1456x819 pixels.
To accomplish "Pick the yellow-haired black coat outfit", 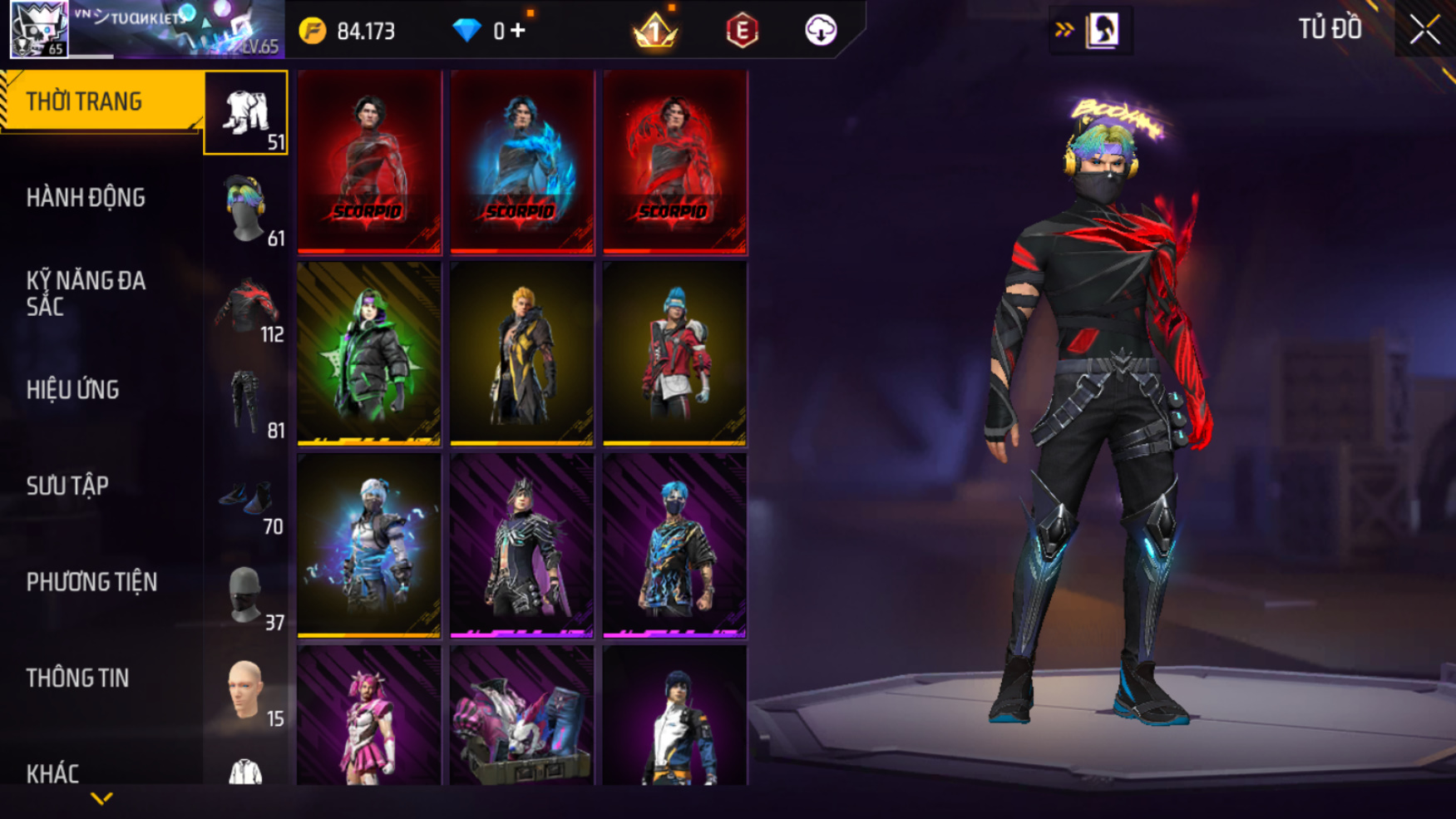I will (522, 353).
